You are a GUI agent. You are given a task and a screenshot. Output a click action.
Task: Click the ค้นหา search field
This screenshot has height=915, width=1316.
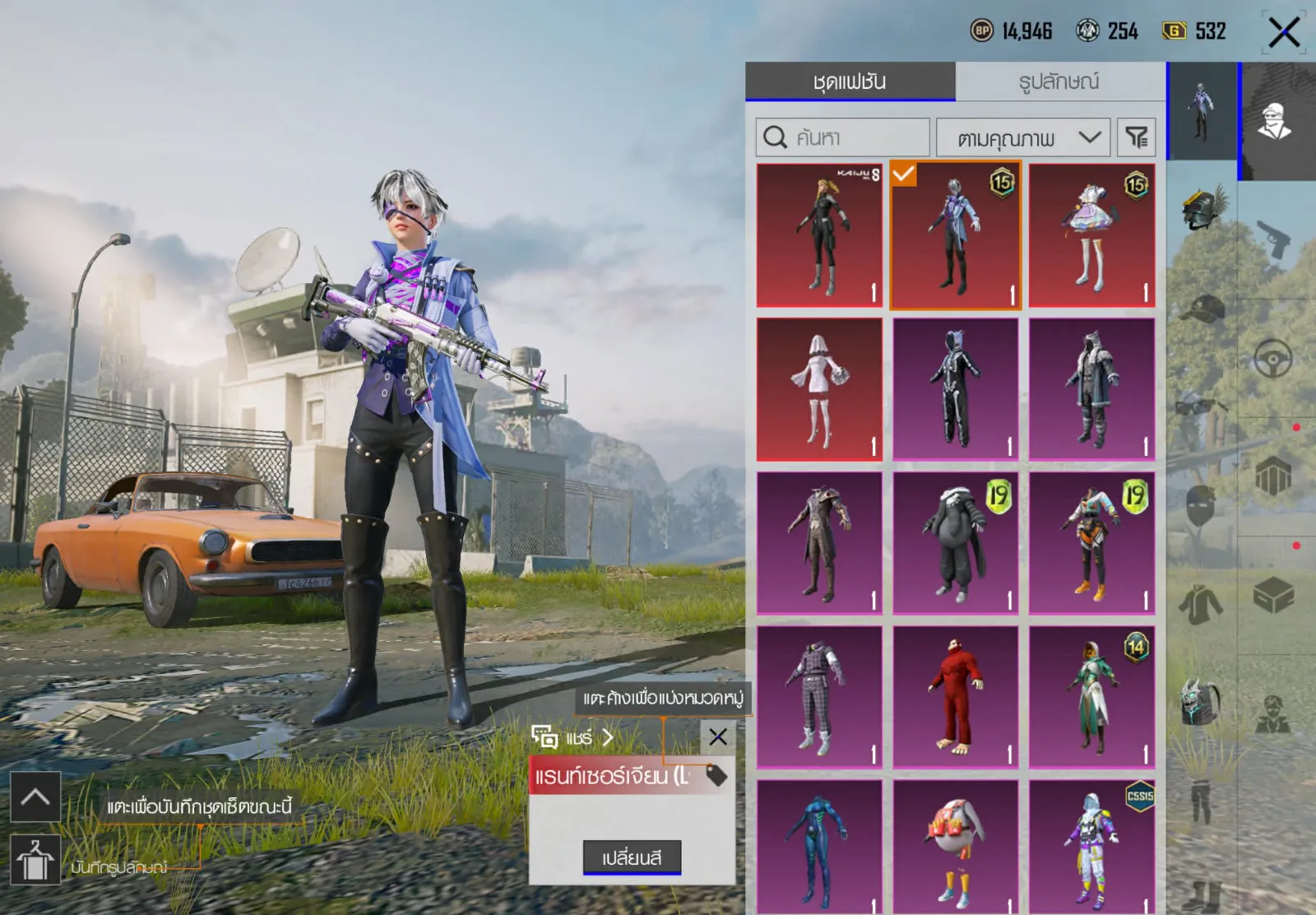(x=843, y=137)
